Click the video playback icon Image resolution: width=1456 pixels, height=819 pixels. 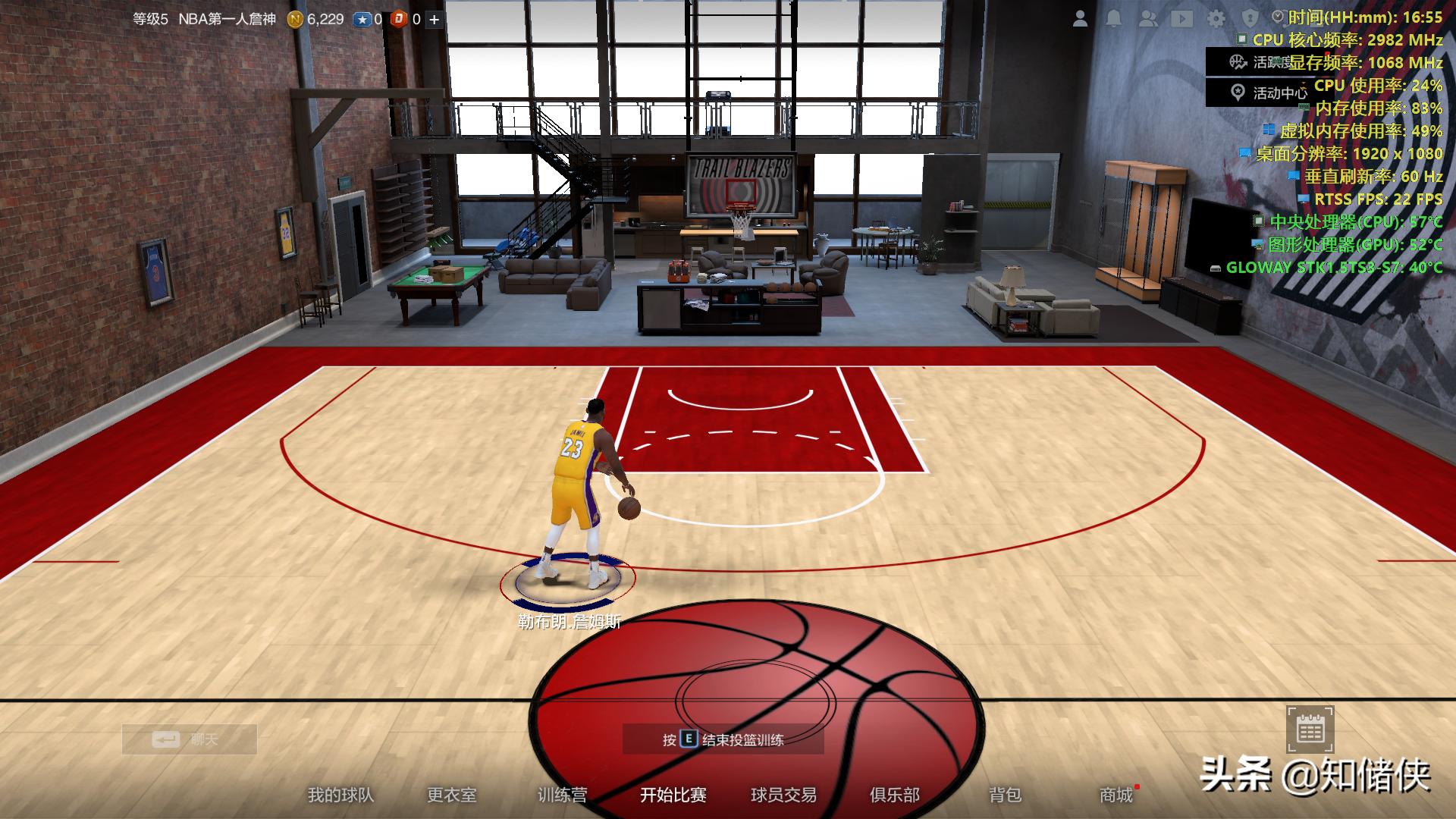1182,19
